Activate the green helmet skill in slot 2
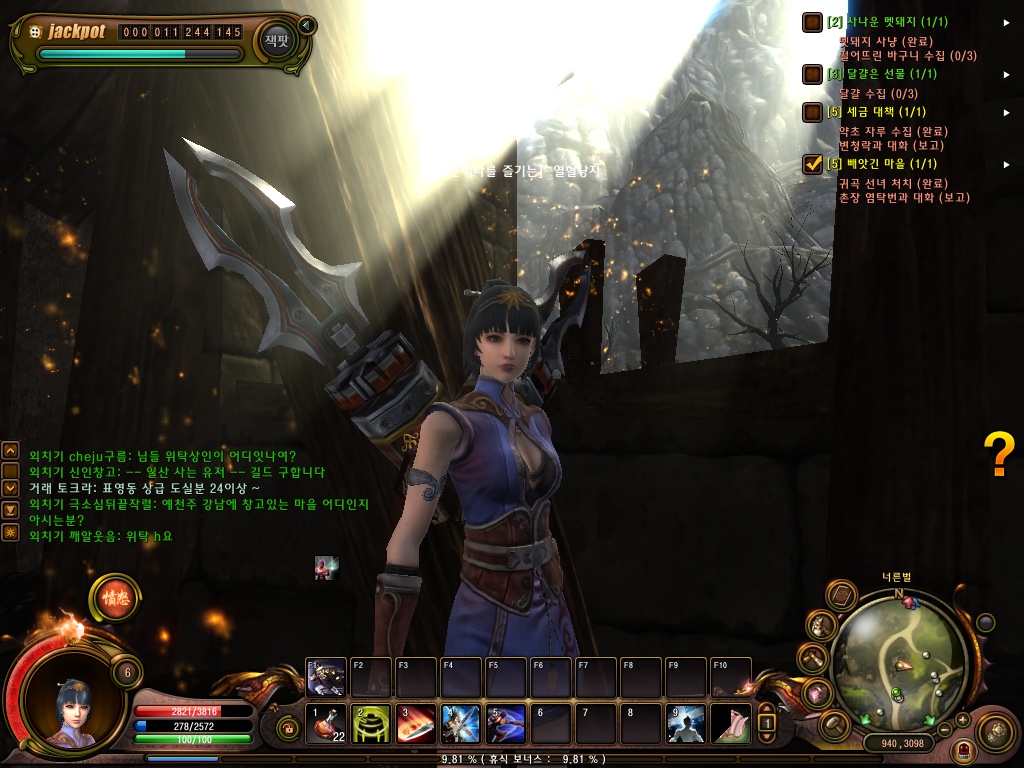 click(x=371, y=724)
